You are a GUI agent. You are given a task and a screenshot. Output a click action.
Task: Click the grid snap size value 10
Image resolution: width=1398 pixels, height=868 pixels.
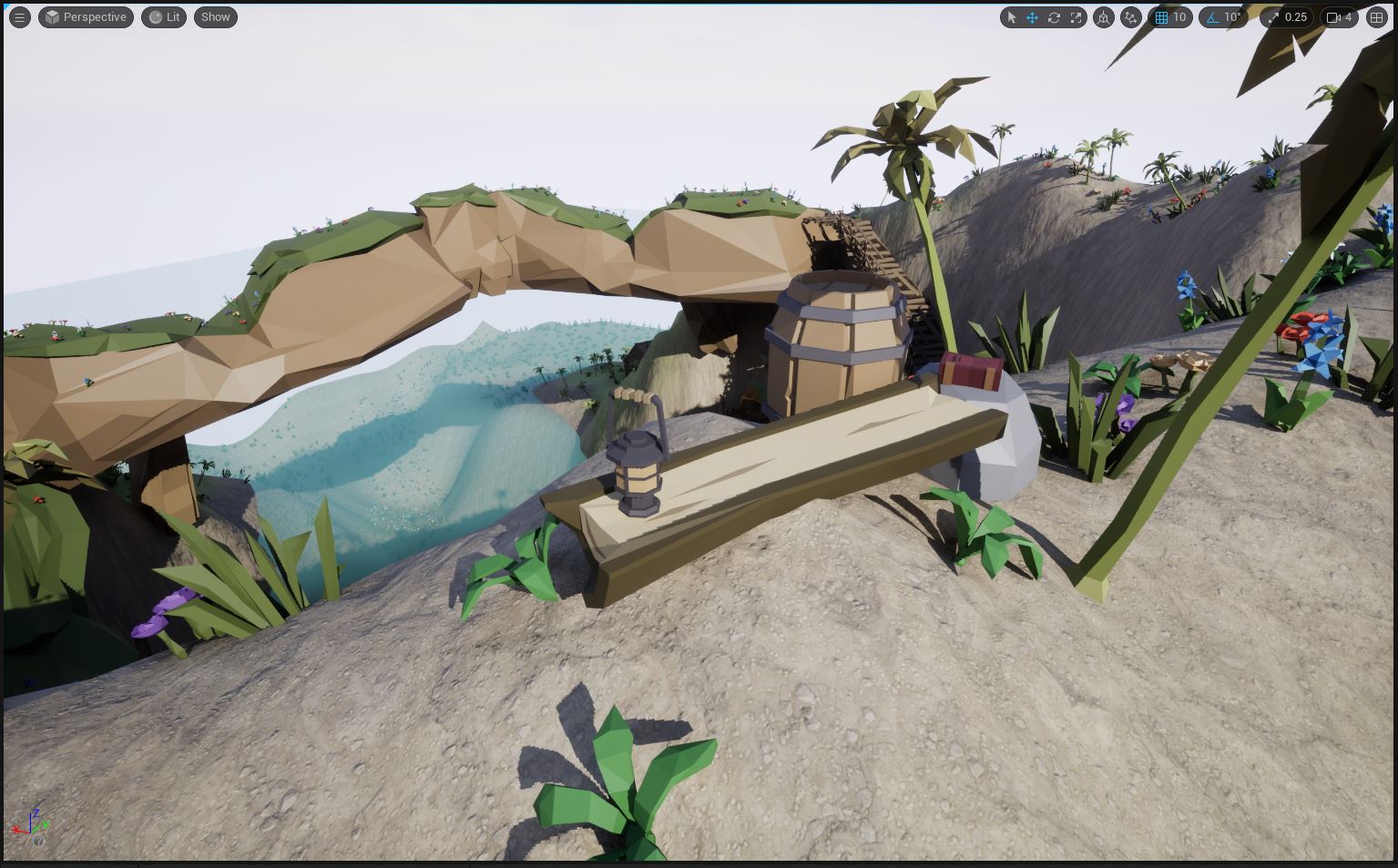1180,16
